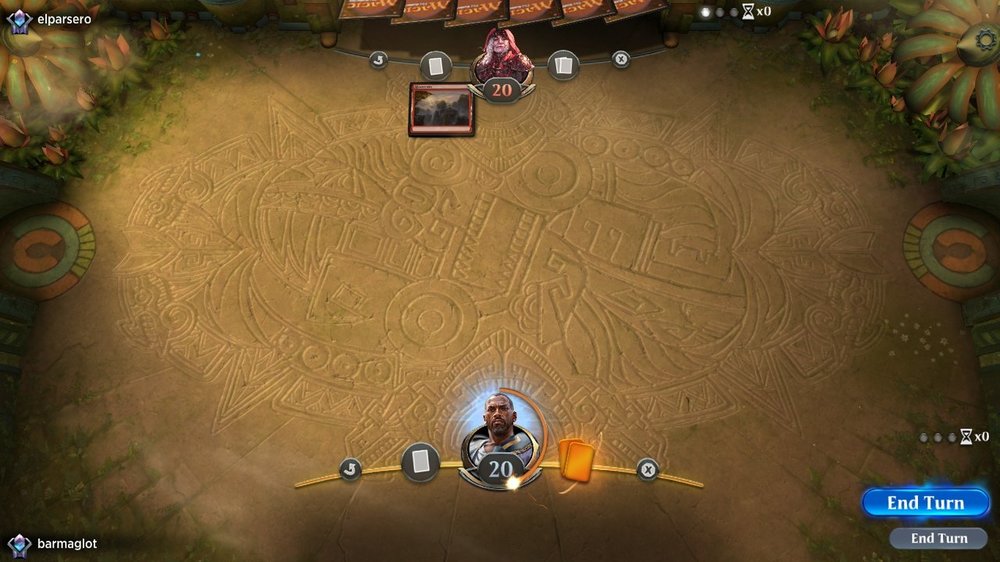Click the opponent's curved arrow icon

pyautogui.click(x=378, y=59)
